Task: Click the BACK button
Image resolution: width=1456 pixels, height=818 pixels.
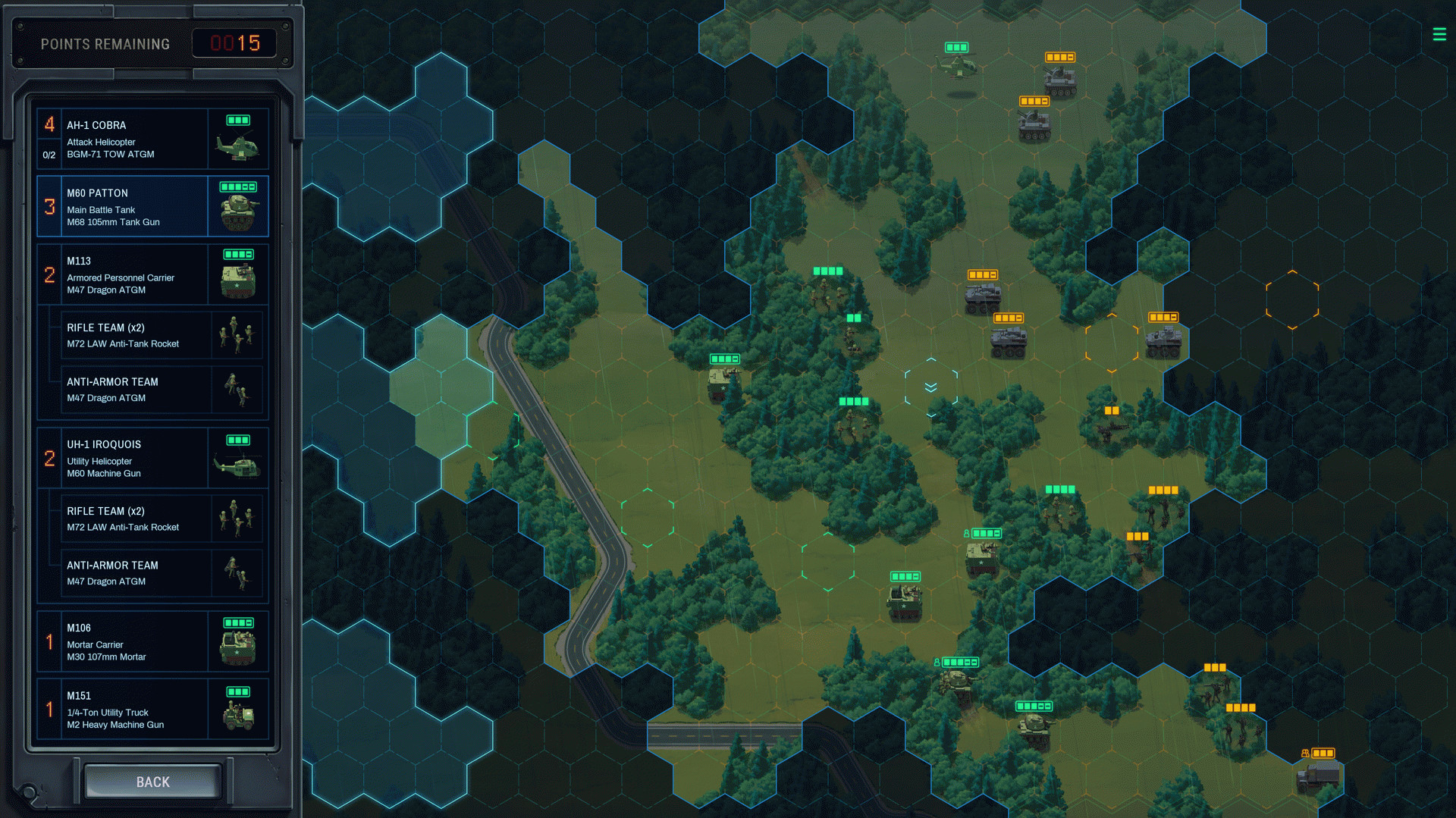Action: coord(152,782)
